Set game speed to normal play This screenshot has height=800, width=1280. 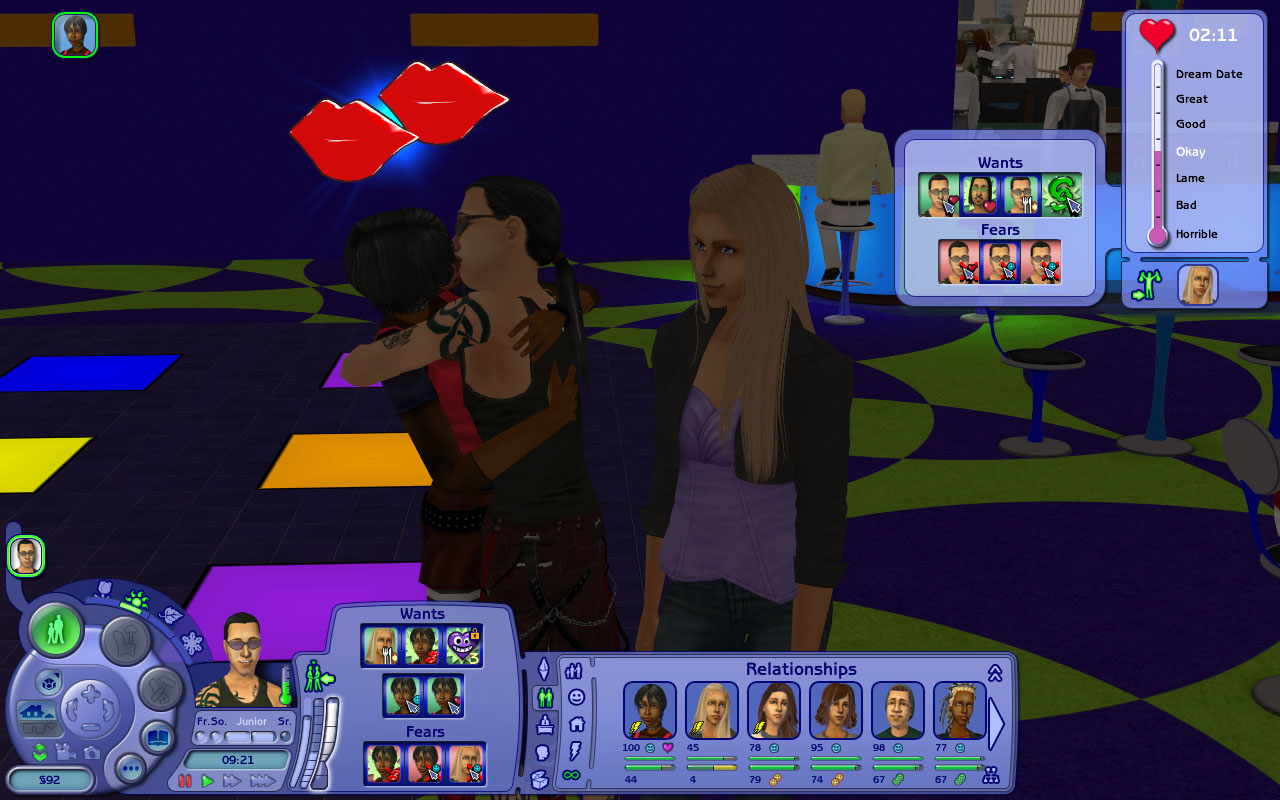coord(208,780)
